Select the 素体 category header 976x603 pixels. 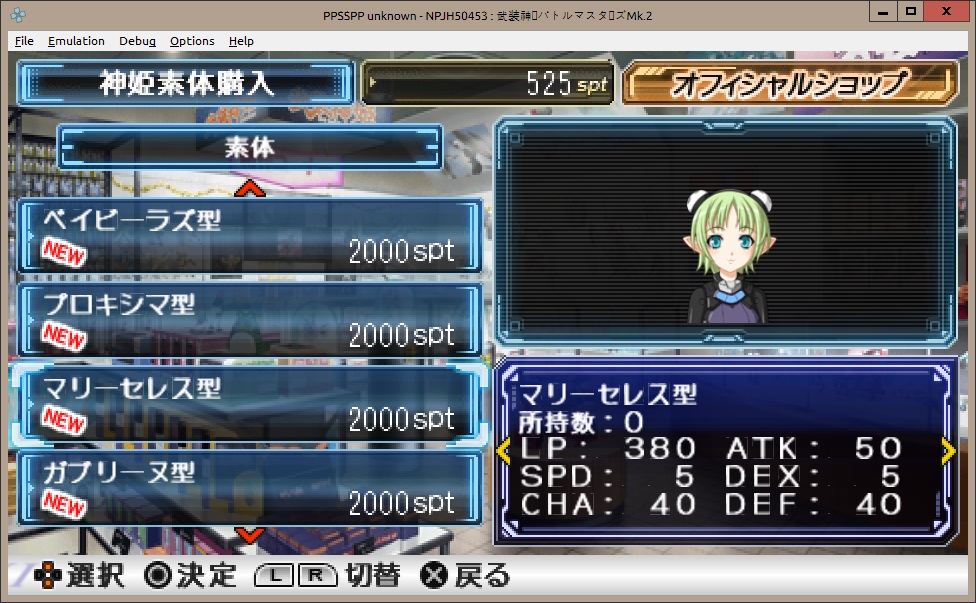[249, 147]
